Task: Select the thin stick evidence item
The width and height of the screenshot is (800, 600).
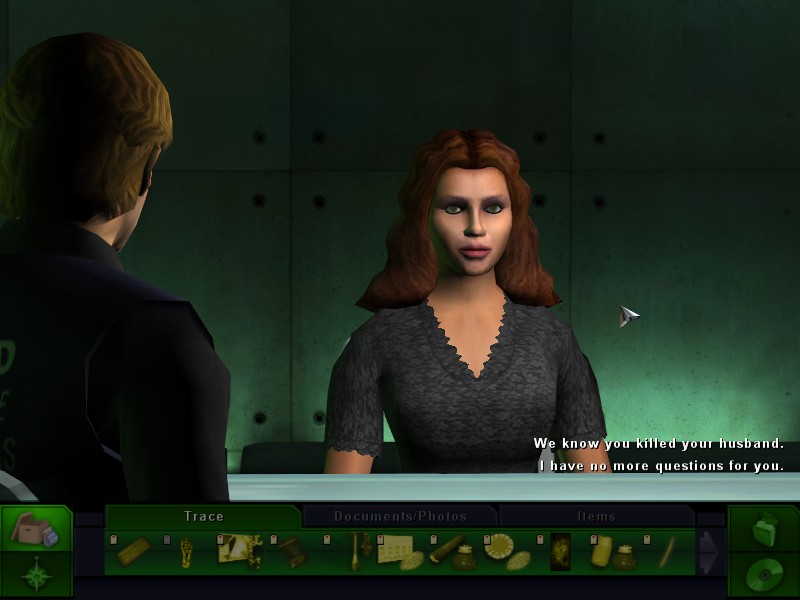Action: 667,552
